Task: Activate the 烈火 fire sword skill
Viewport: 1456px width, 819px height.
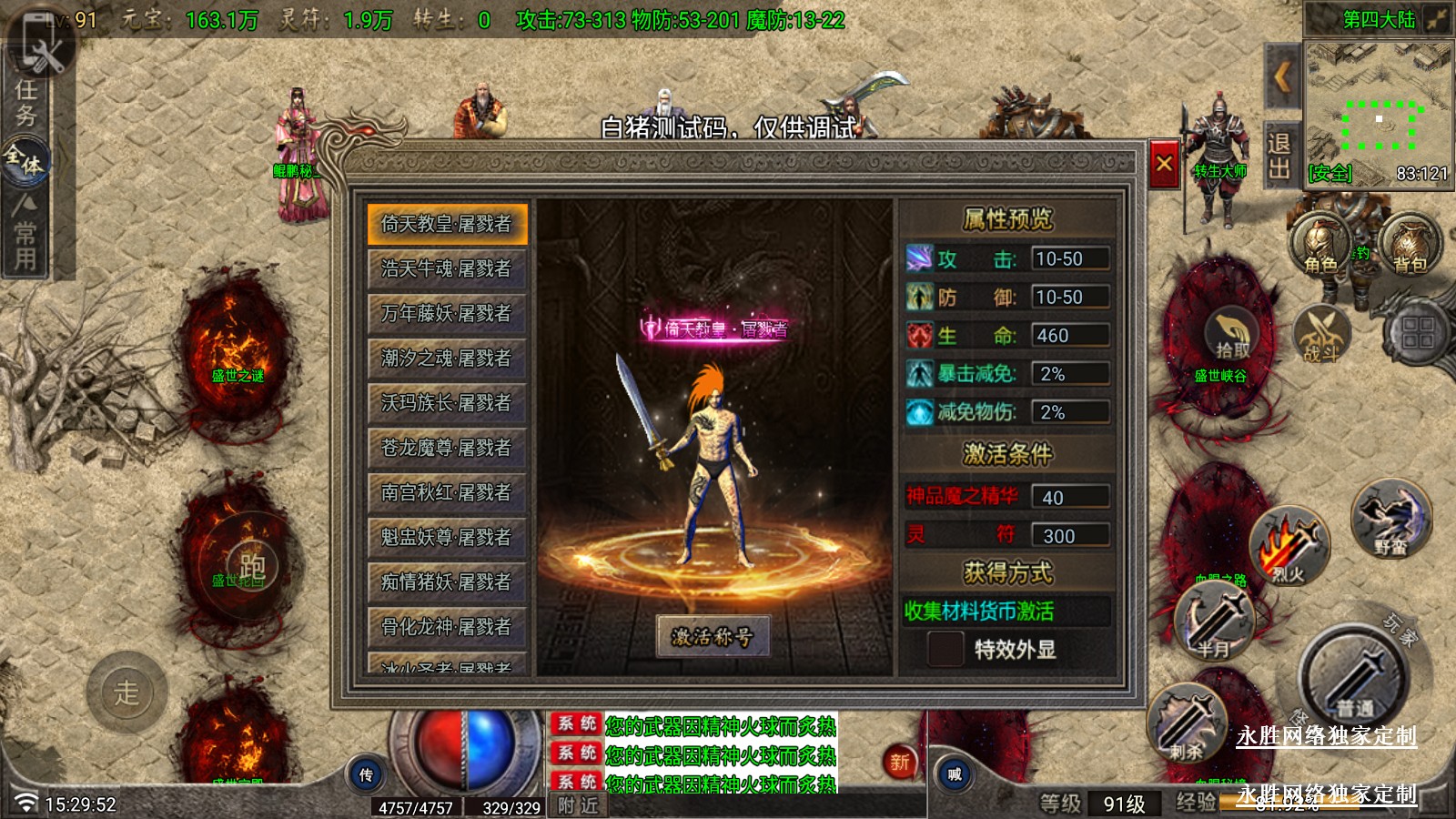Action: click(1290, 548)
